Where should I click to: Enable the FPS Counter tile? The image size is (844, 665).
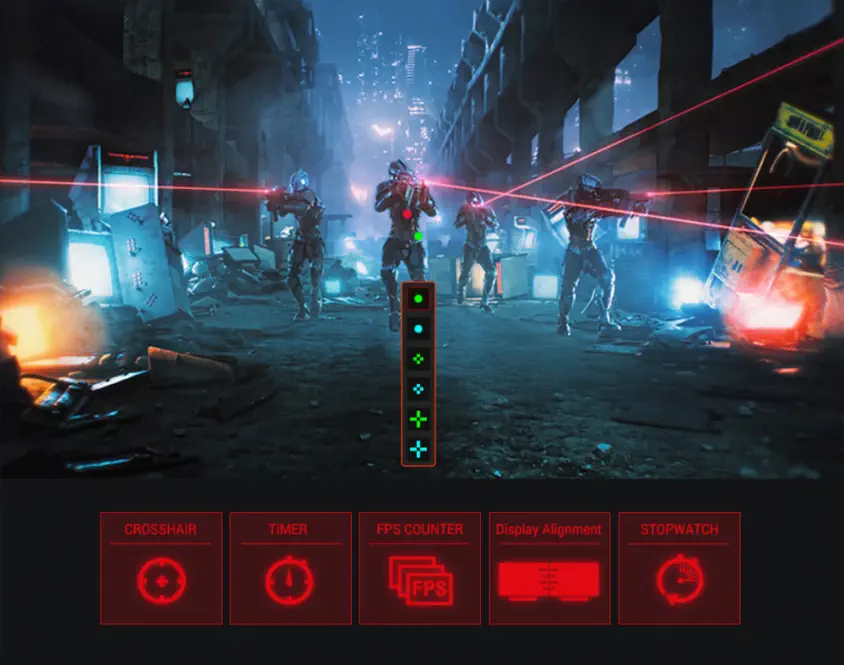[419, 568]
